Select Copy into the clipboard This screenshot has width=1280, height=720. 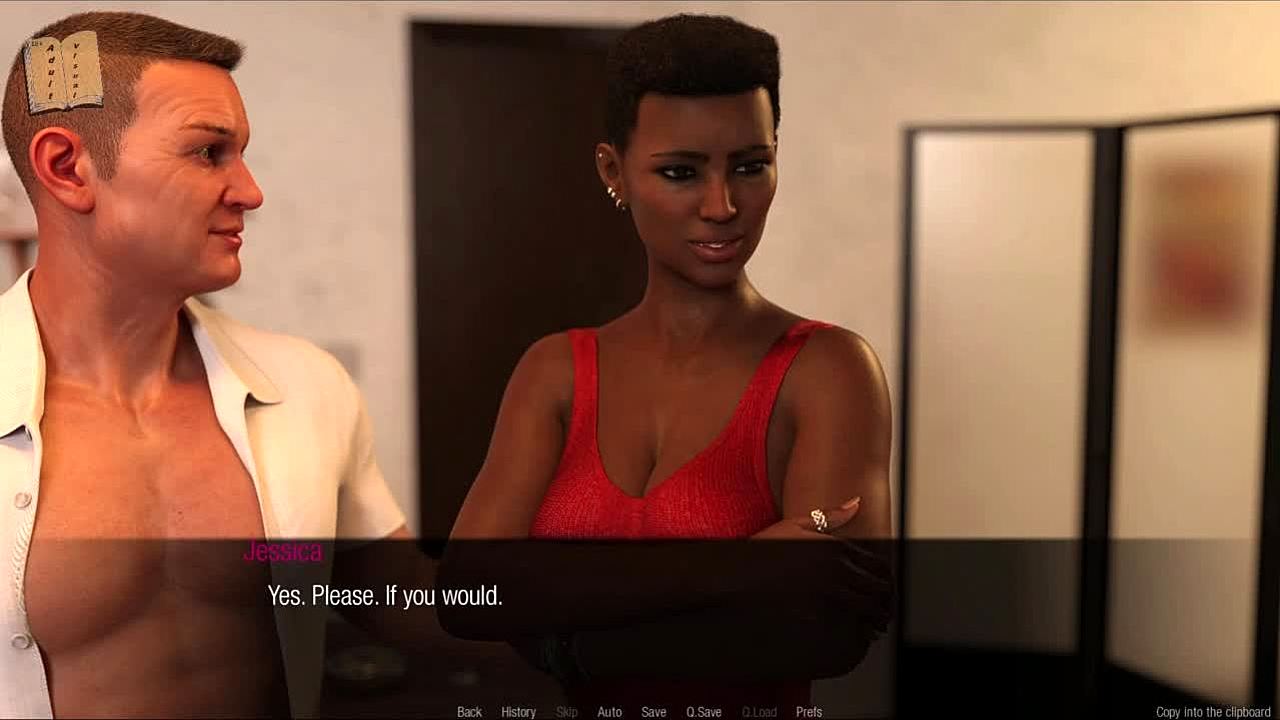click(1213, 712)
